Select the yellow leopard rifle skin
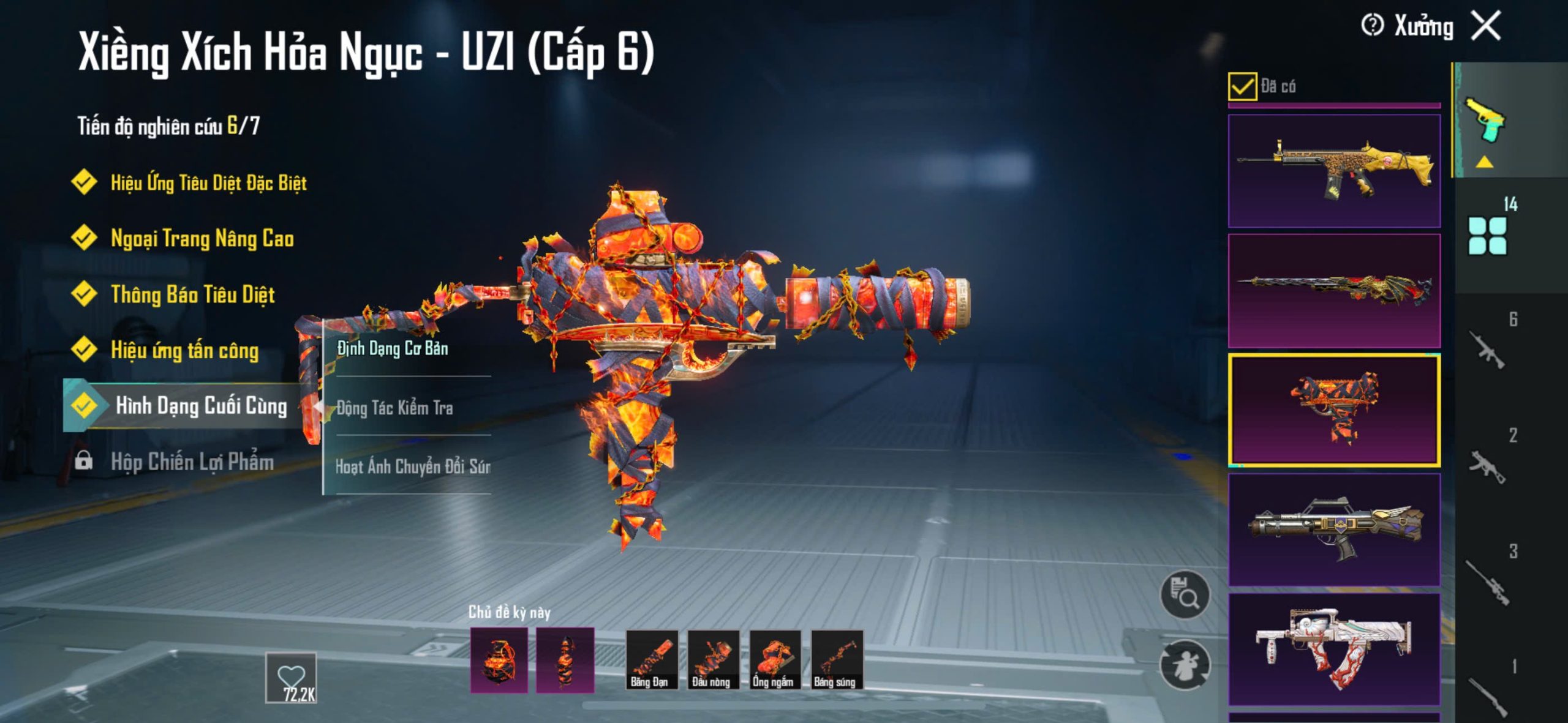 pos(1334,171)
